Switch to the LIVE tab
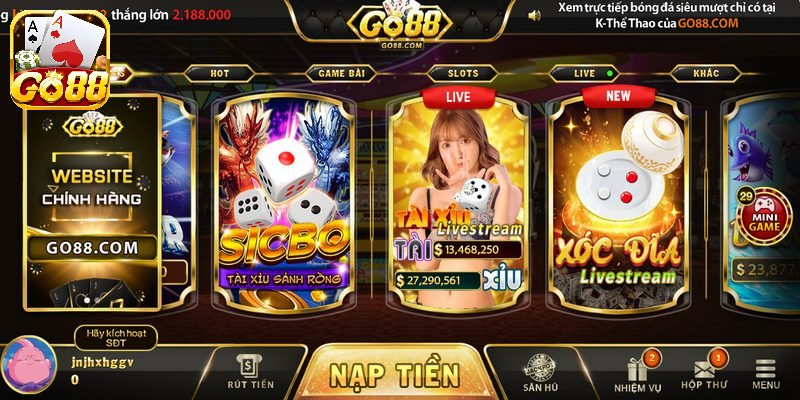The height and width of the screenshot is (400, 800). click(585, 73)
